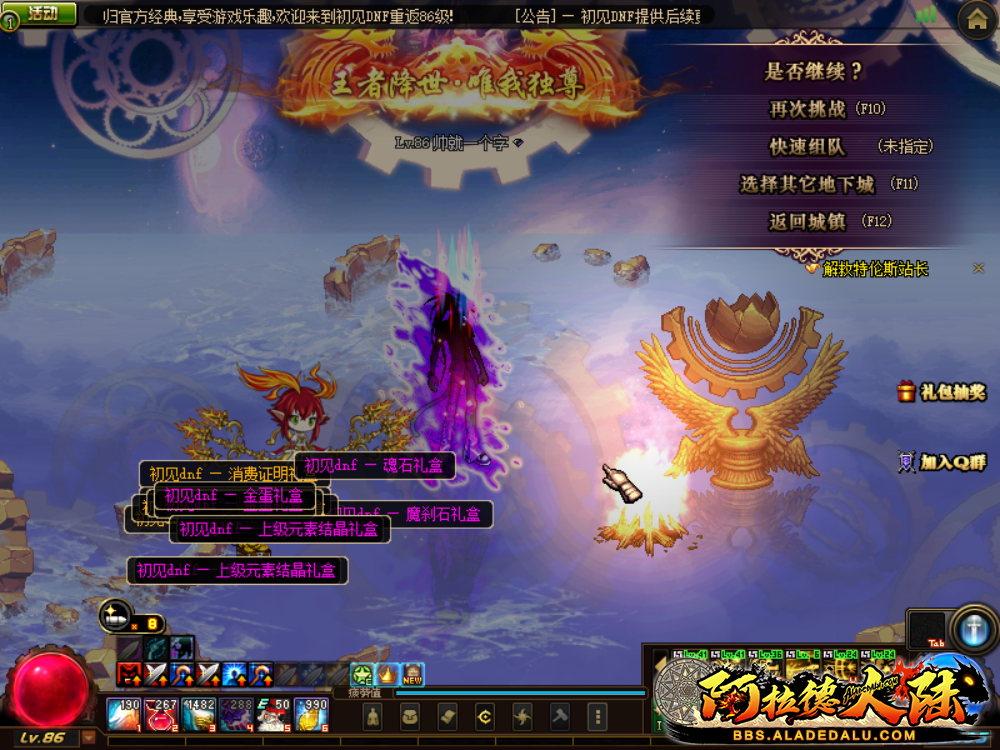The image size is (1000, 750).
Task: Open the inventory bag menu icon
Action: (411, 716)
